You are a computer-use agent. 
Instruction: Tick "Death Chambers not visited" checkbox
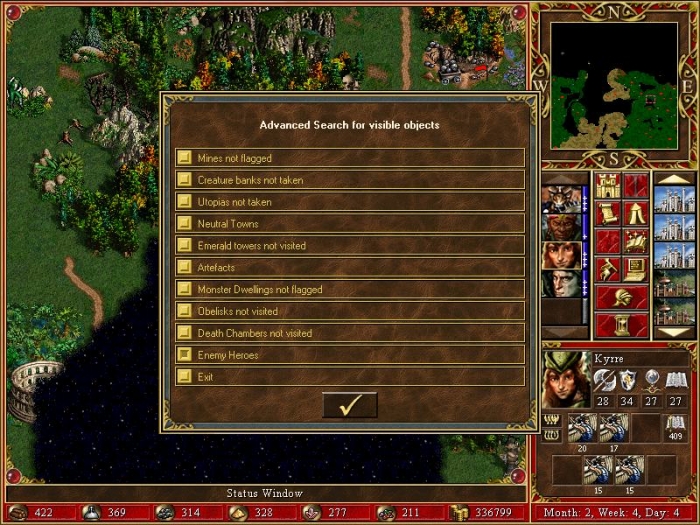tap(184, 334)
